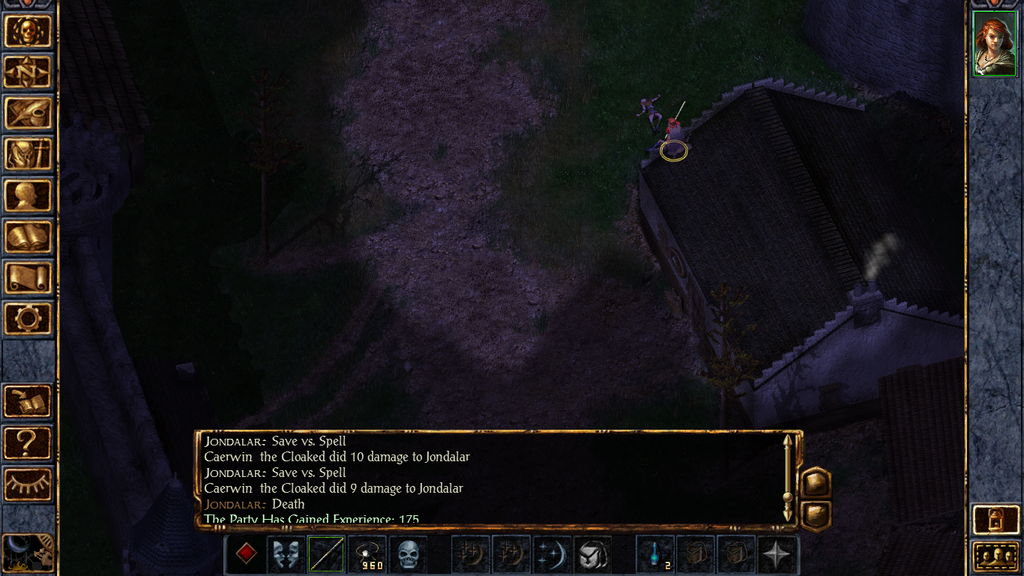Screen dimensions: 1024x576
Task: Click the dialogue log scrollbar
Action: pyautogui.click(x=788, y=477)
